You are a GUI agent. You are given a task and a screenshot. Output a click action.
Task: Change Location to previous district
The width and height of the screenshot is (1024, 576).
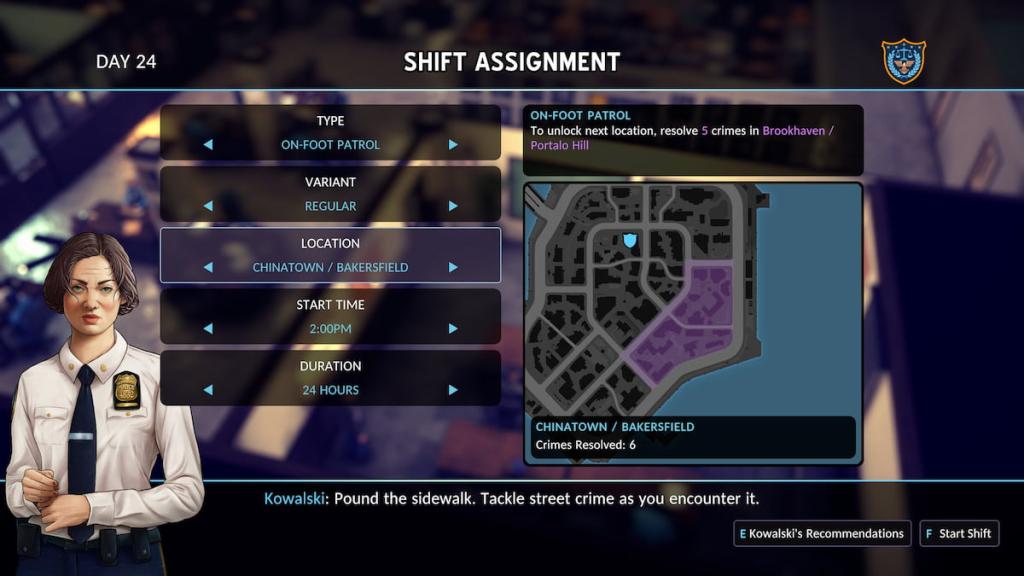click(x=208, y=267)
